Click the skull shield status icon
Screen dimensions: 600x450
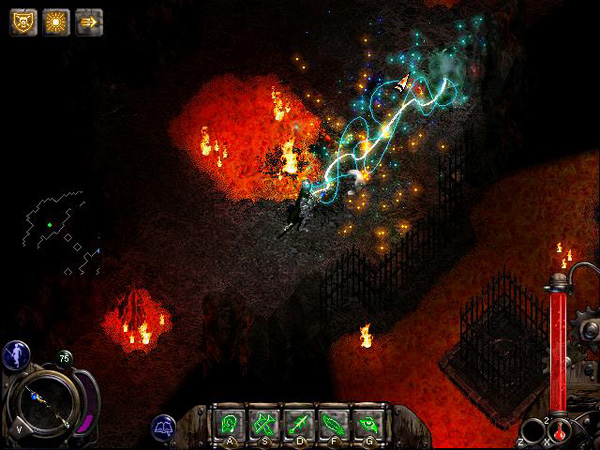click(24, 22)
